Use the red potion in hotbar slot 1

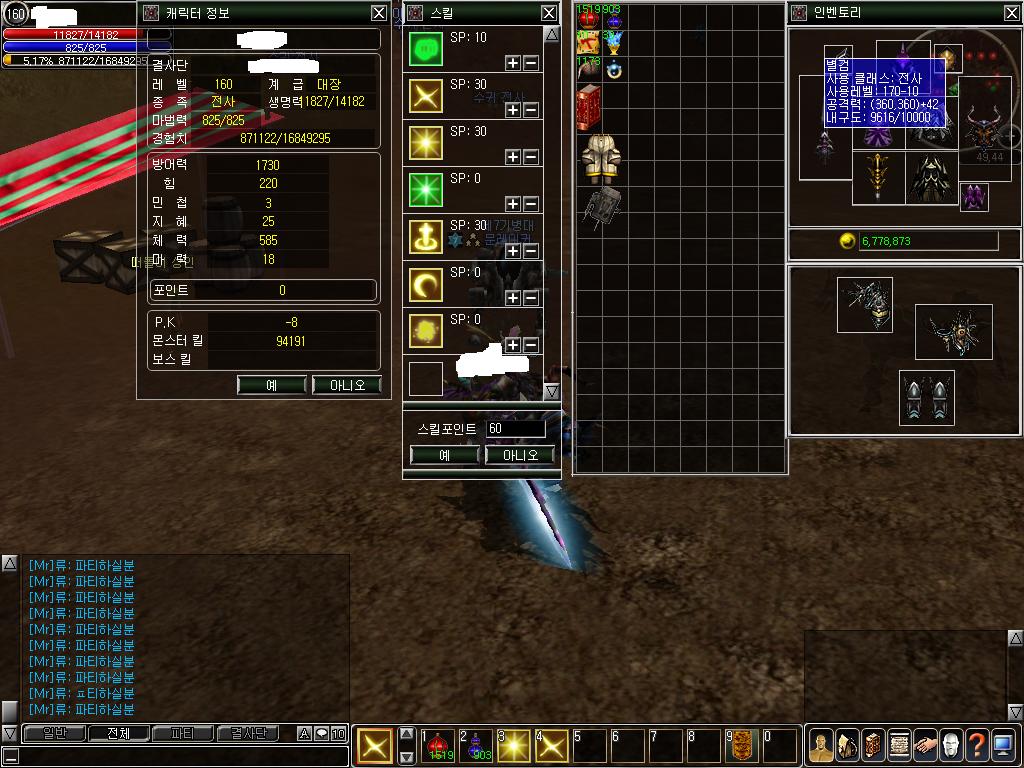tap(437, 746)
